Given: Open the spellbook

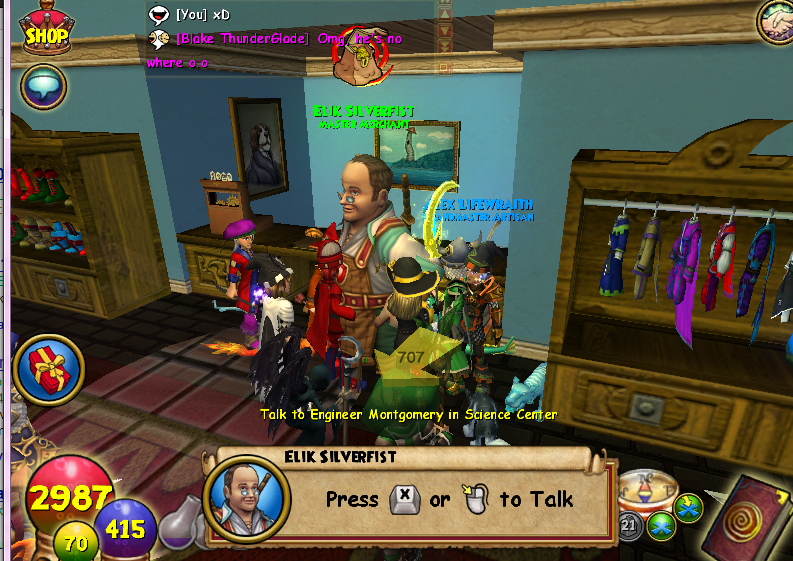Looking at the screenshot, I should (750, 518).
